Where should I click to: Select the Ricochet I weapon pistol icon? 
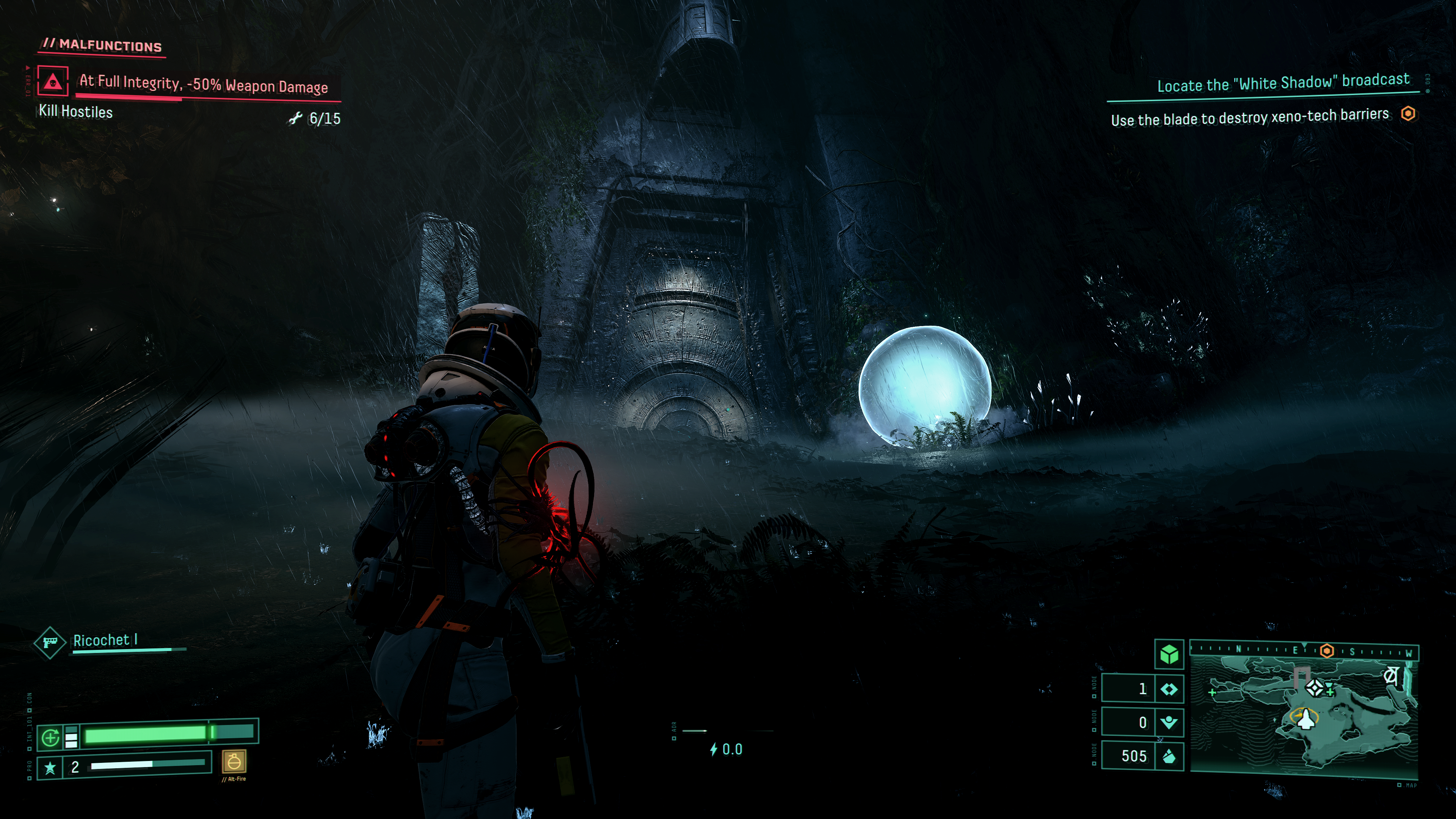[50, 643]
